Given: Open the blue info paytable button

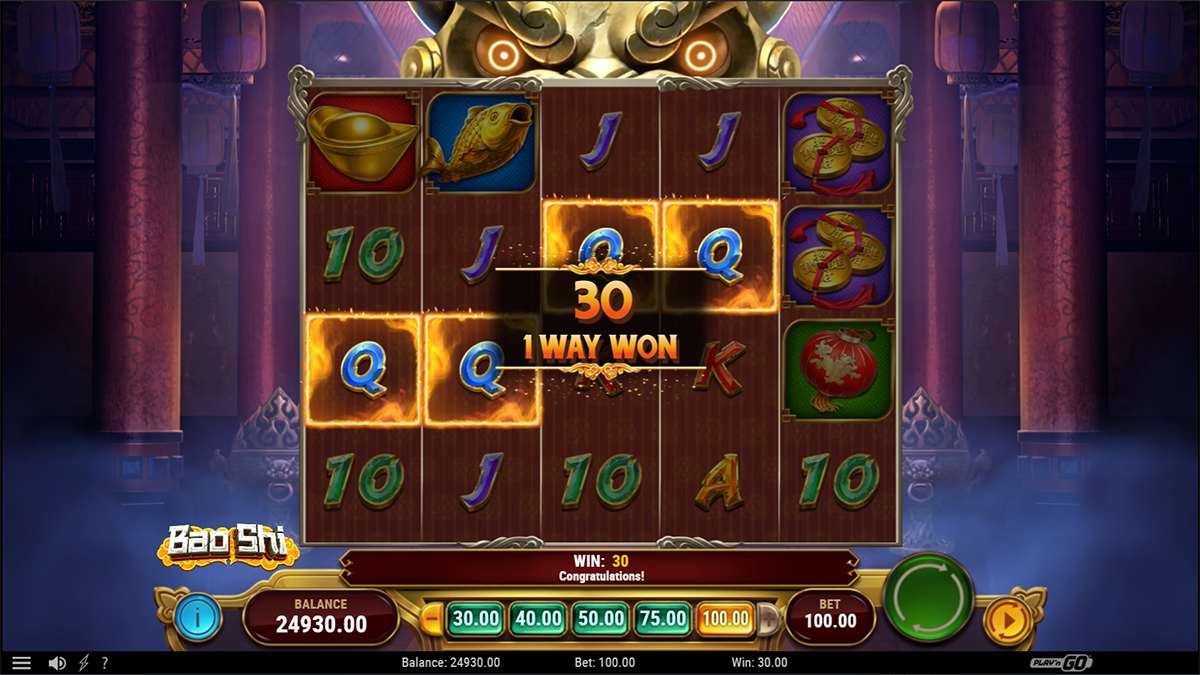Looking at the screenshot, I should click(198, 618).
